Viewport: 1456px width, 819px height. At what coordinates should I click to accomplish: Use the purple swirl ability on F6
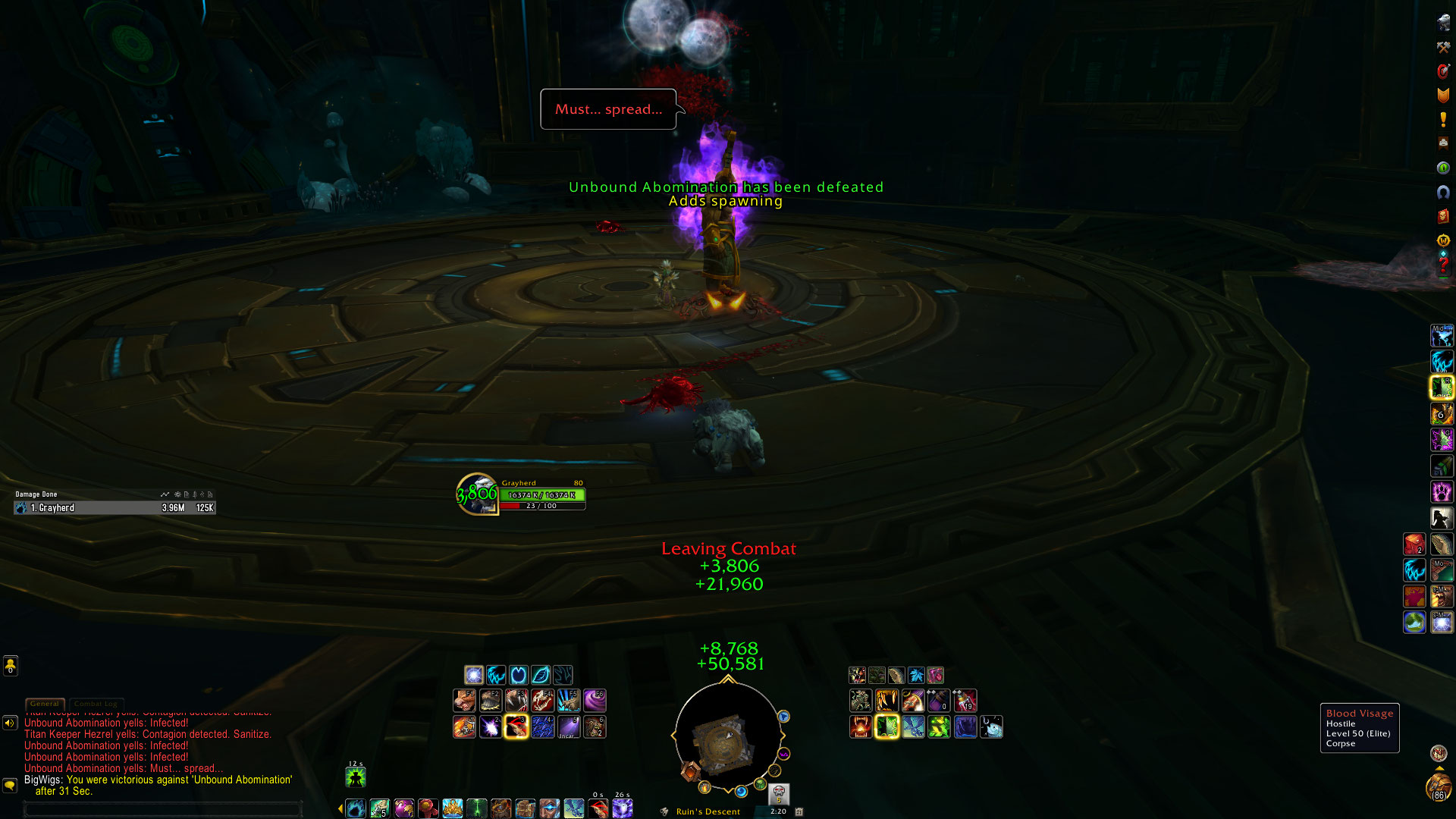(x=595, y=700)
